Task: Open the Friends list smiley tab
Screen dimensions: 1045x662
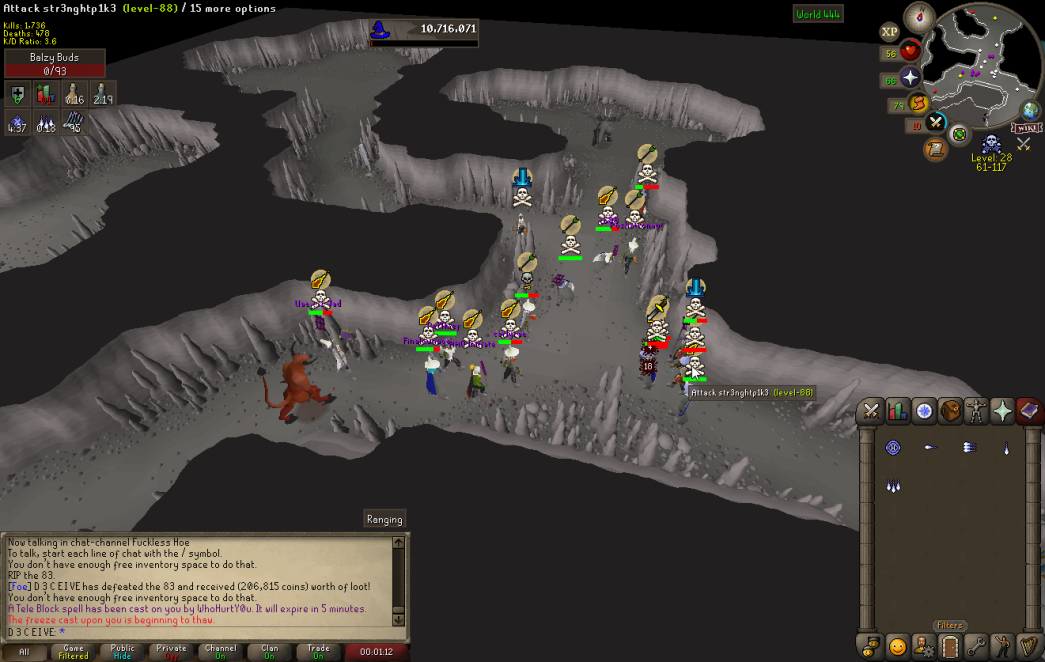Action: tap(897, 646)
